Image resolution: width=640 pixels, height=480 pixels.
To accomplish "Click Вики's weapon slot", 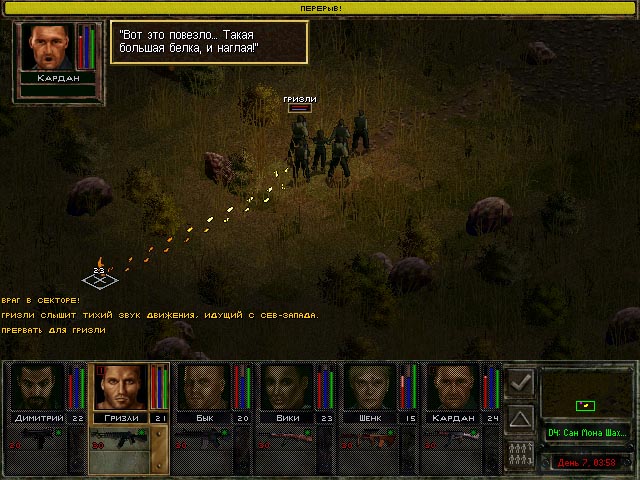I will 288,441.
